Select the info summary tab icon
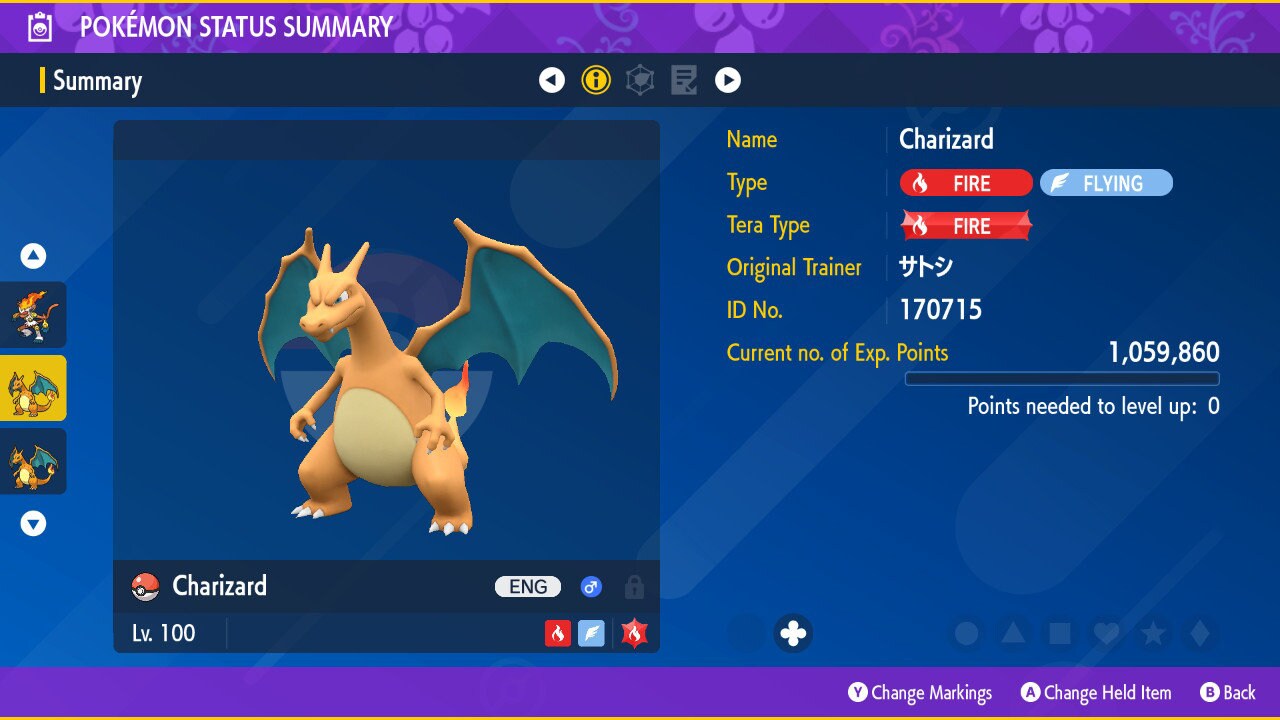The width and height of the screenshot is (1280, 720). coord(596,80)
